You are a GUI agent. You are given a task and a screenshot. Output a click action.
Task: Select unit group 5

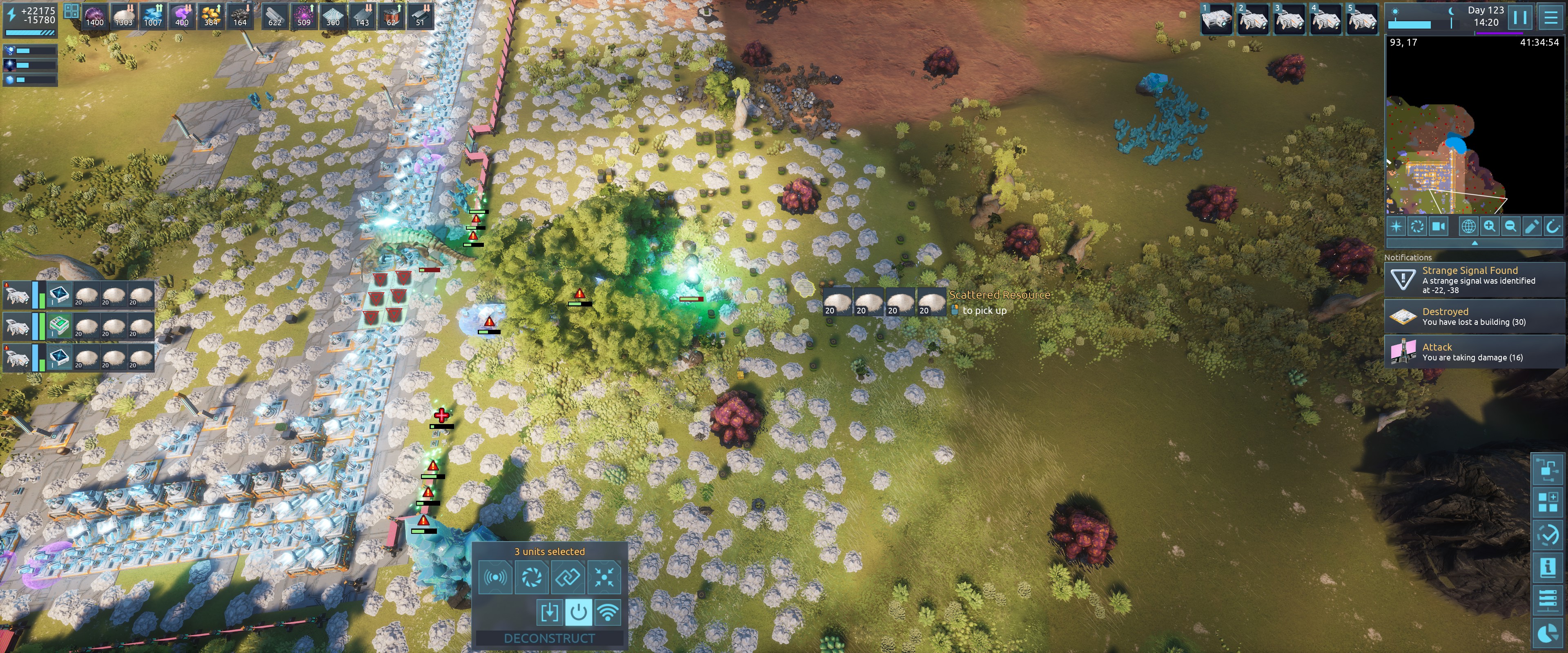[x=1362, y=18]
